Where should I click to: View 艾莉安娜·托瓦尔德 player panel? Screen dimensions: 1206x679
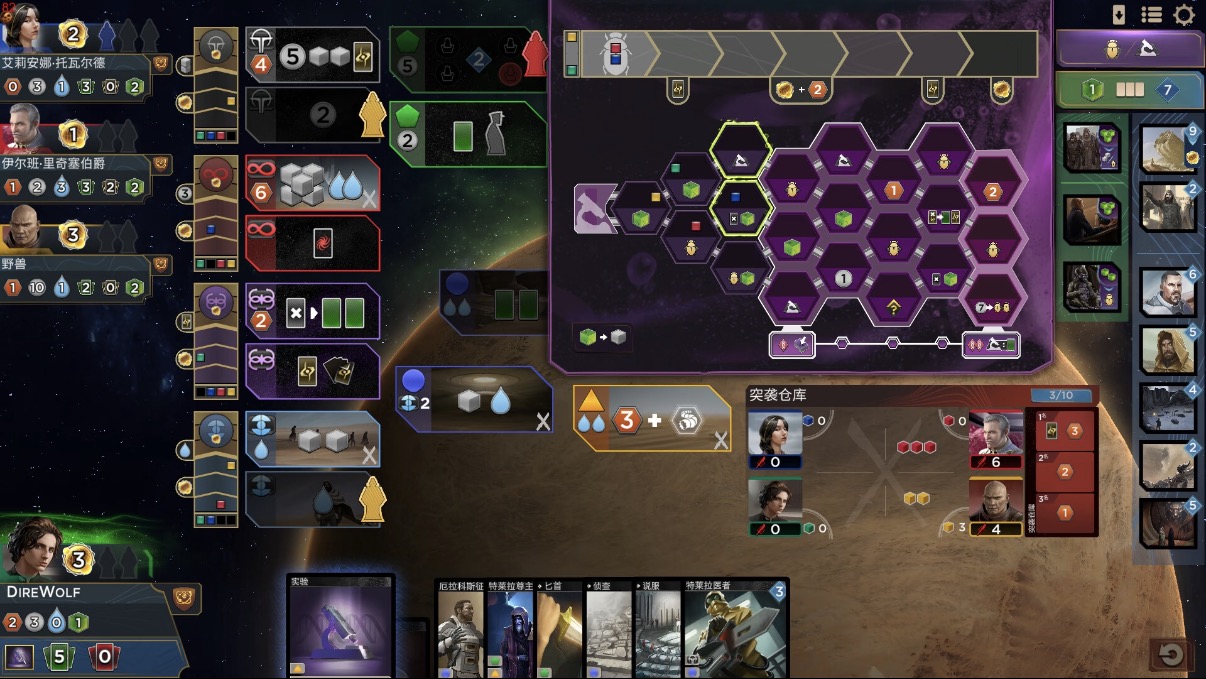point(75,62)
